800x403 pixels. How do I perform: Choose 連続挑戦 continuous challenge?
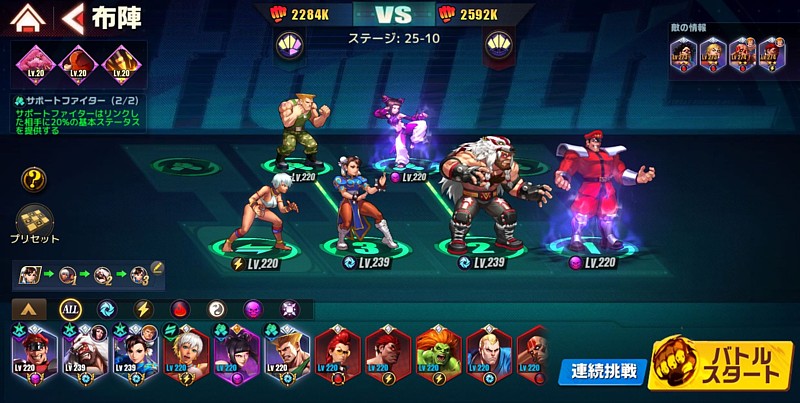(600, 371)
